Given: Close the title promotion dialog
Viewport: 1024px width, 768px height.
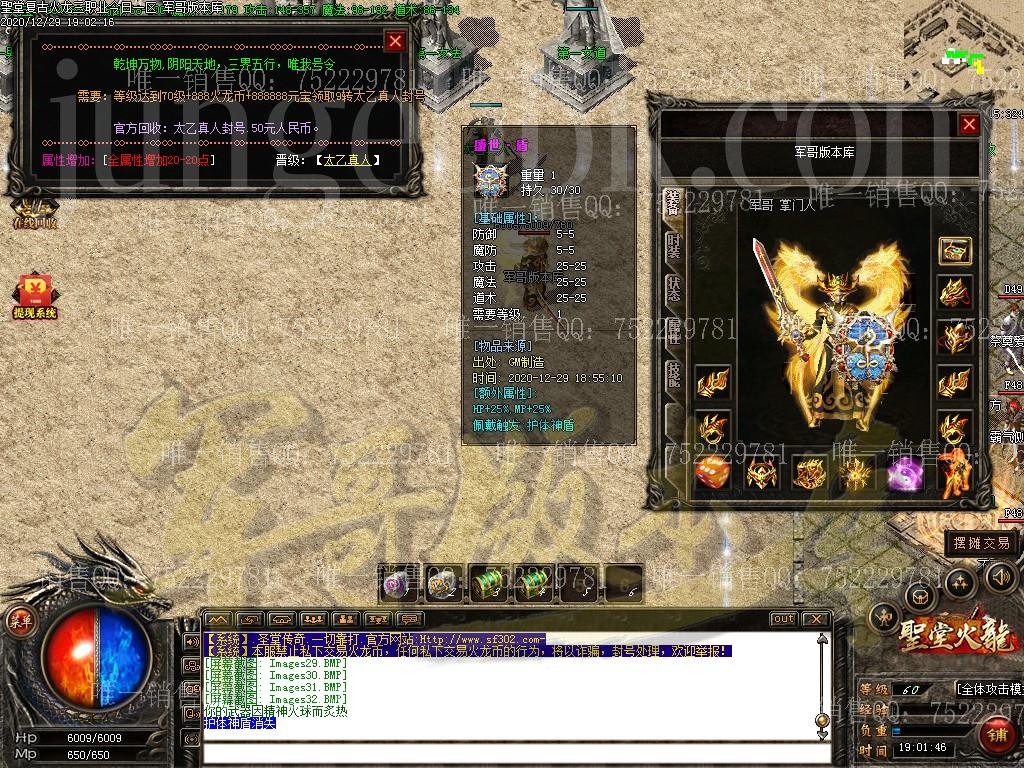Looking at the screenshot, I should click(x=395, y=41).
